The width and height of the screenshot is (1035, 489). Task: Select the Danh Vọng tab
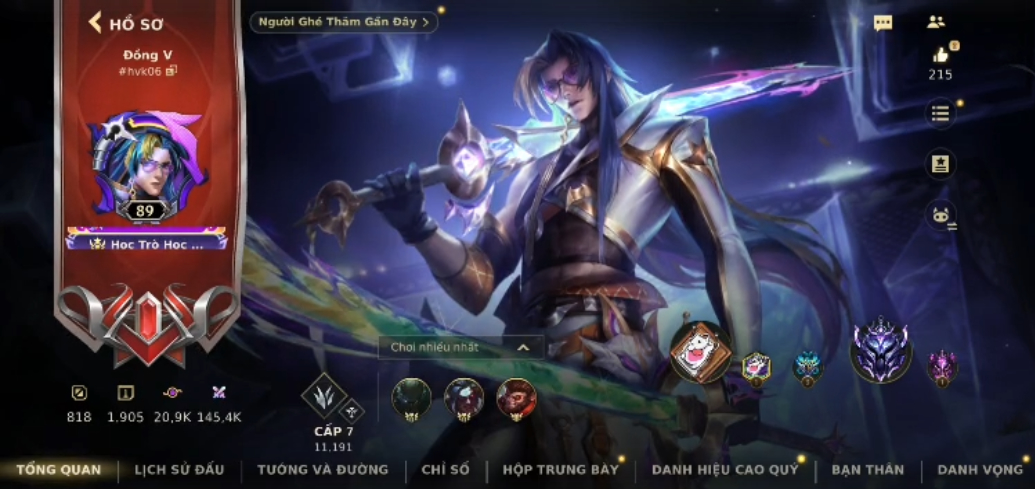point(979,469)
